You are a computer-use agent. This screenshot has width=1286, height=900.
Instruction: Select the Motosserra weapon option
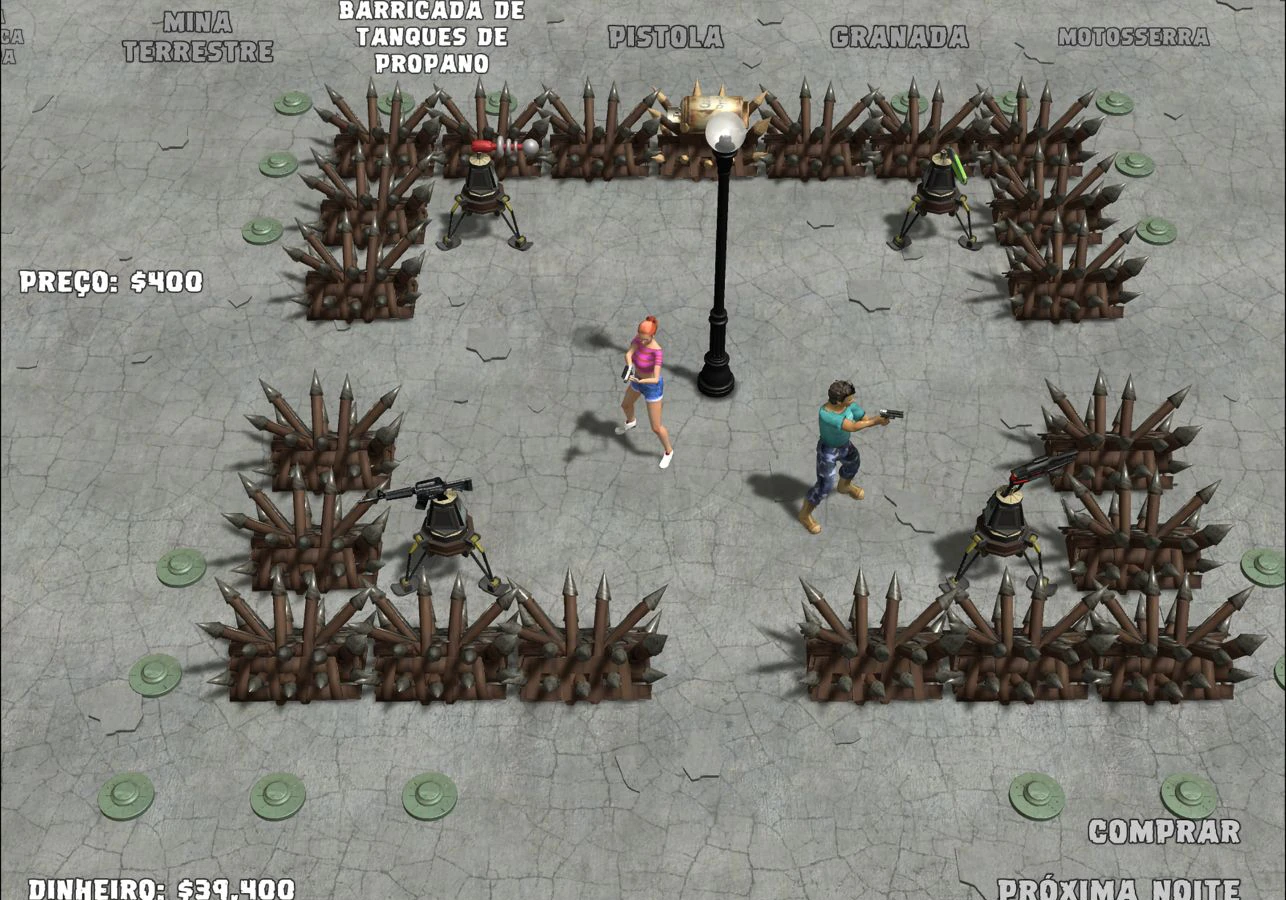[1133, 37]
